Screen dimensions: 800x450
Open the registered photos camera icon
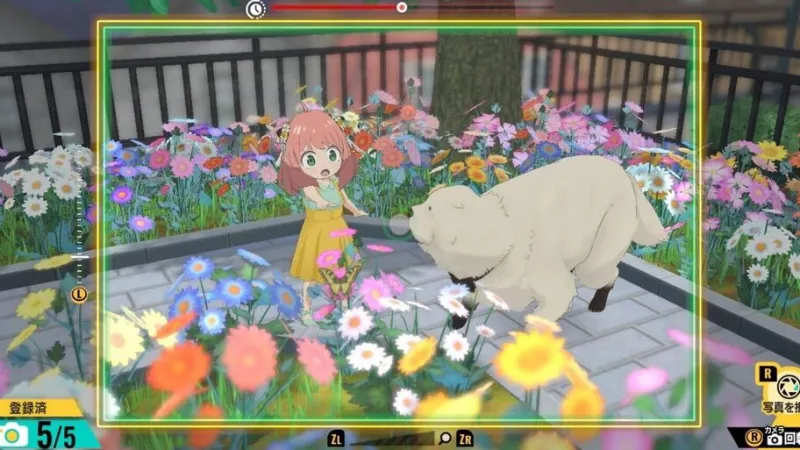(x=13, y=434)
